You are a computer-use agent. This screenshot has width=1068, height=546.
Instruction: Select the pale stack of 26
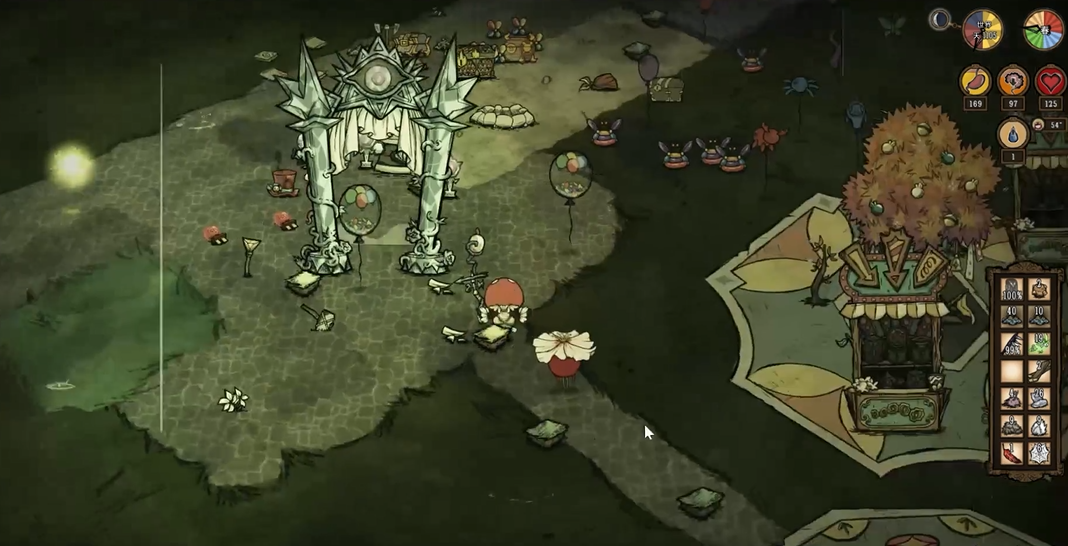point(1039,398)
